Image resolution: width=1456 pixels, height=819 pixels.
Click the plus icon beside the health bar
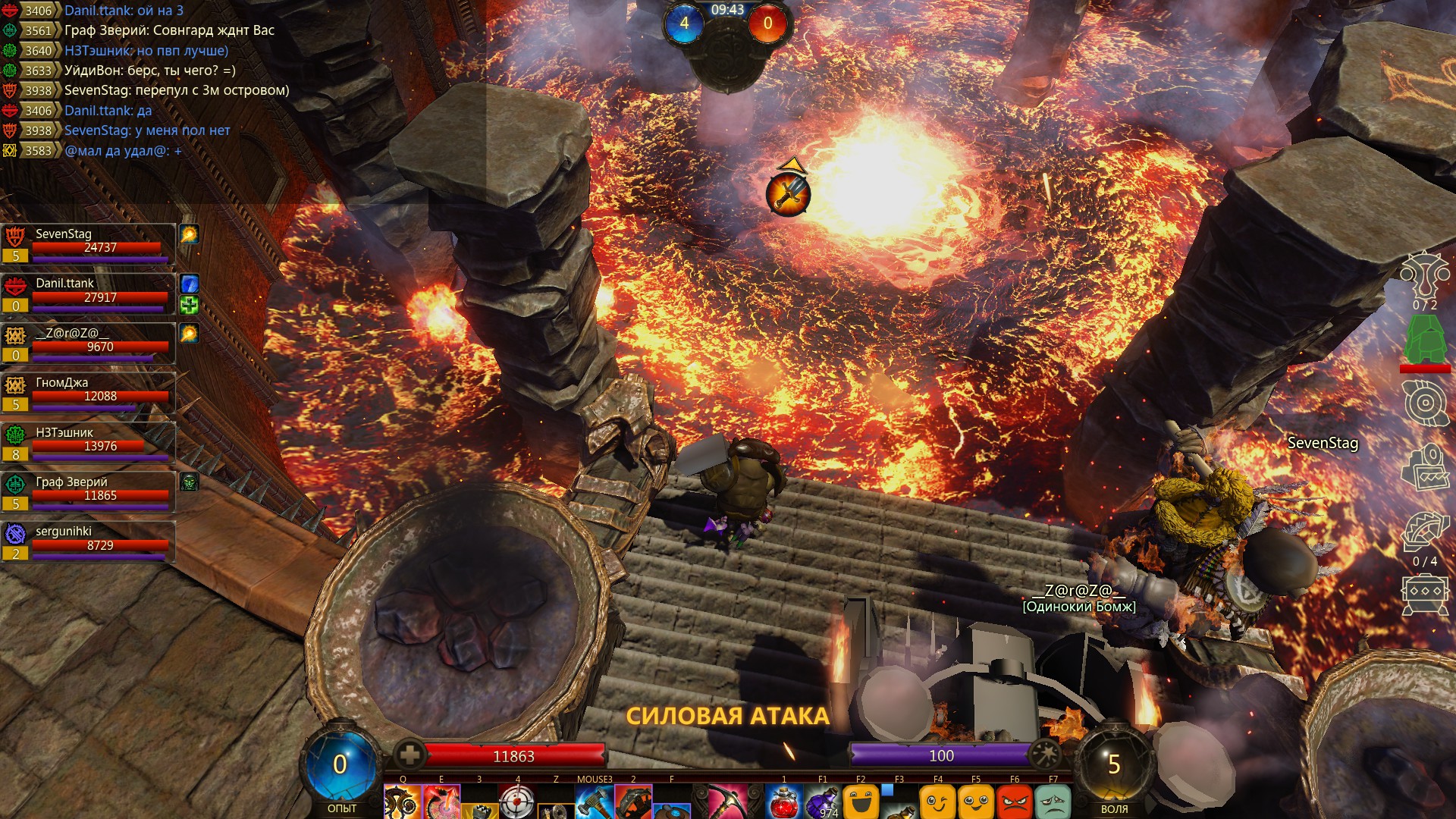coord(409,755)
